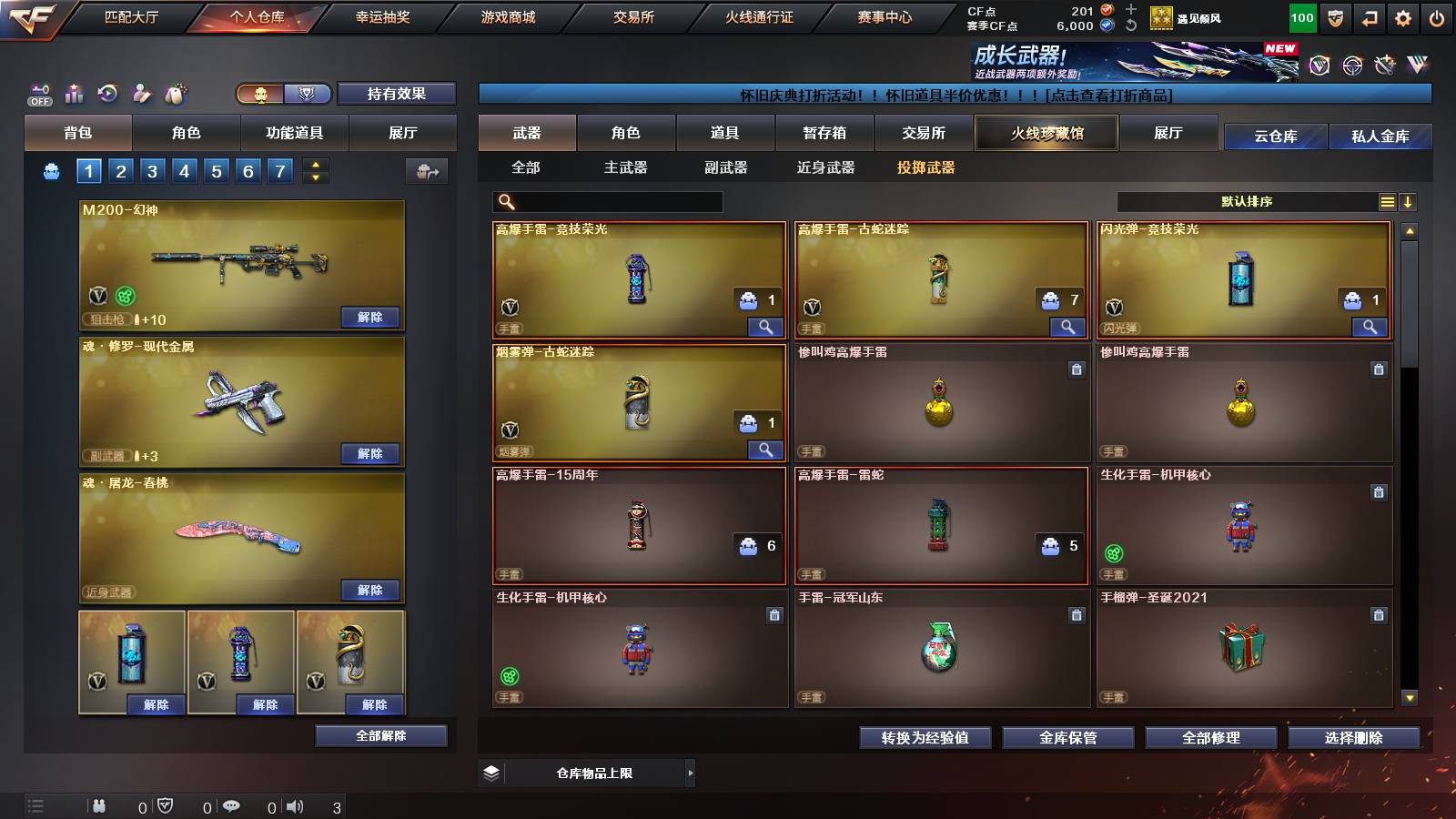Toggle the OFF key switch above the backpack
This screenshot has width=1456, height=819.
tap(38, 94)
